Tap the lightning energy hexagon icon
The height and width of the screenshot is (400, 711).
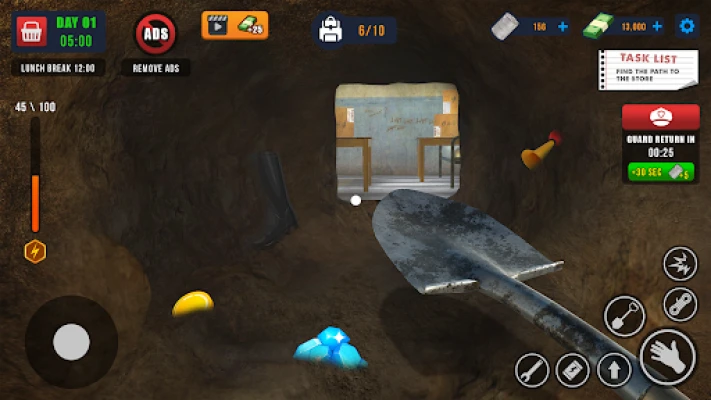pos(35,251)
